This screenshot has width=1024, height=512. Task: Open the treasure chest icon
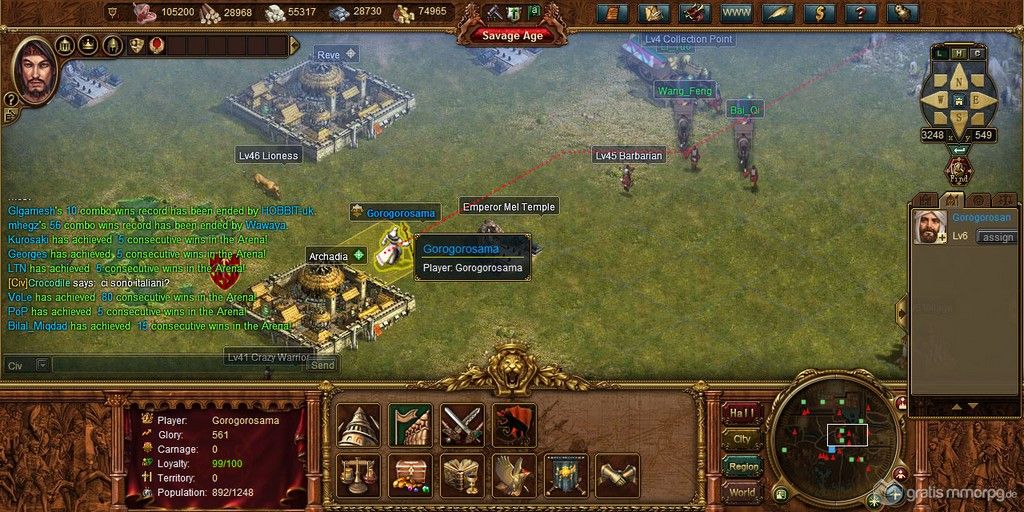pyautogui.click(x=410, y=474)
